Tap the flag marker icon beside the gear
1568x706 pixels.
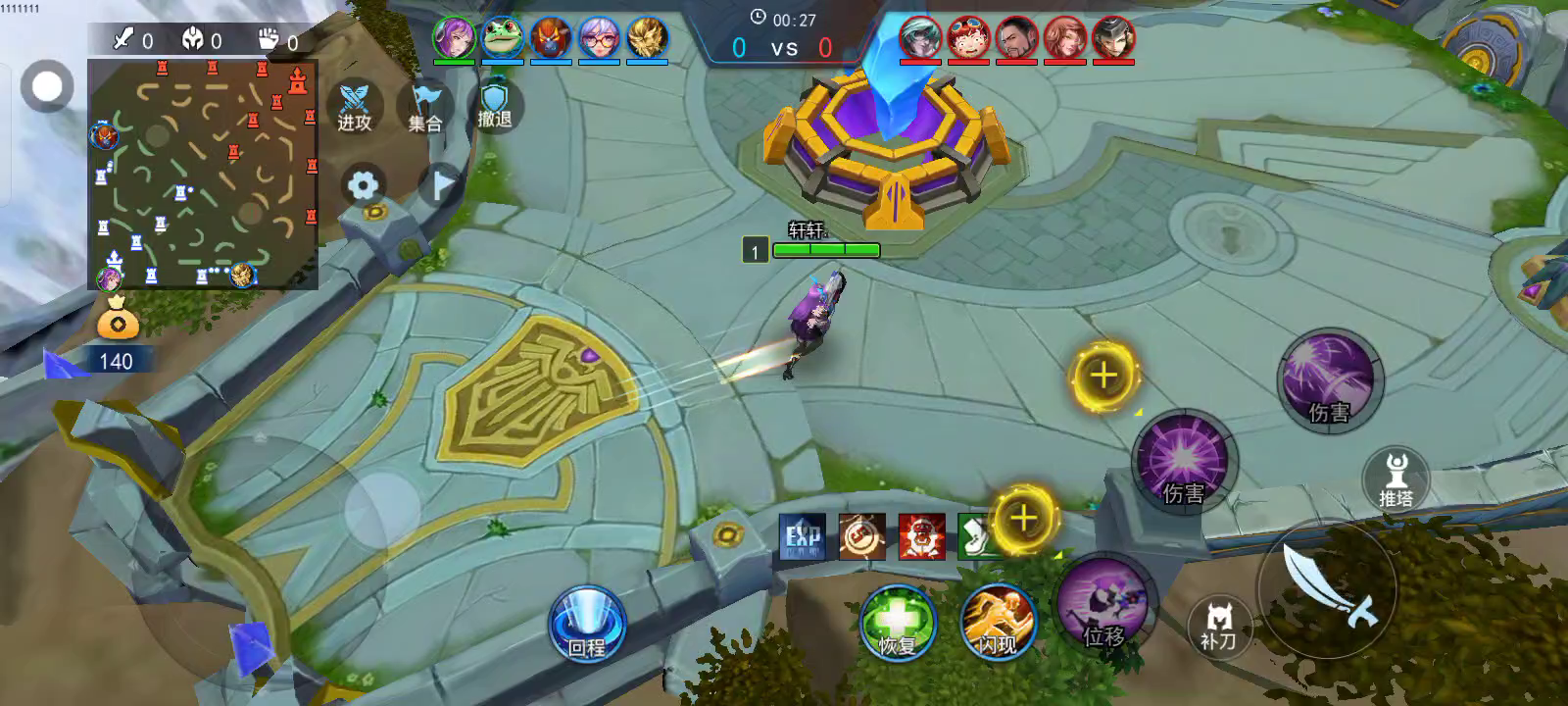[x=442, y=184]
